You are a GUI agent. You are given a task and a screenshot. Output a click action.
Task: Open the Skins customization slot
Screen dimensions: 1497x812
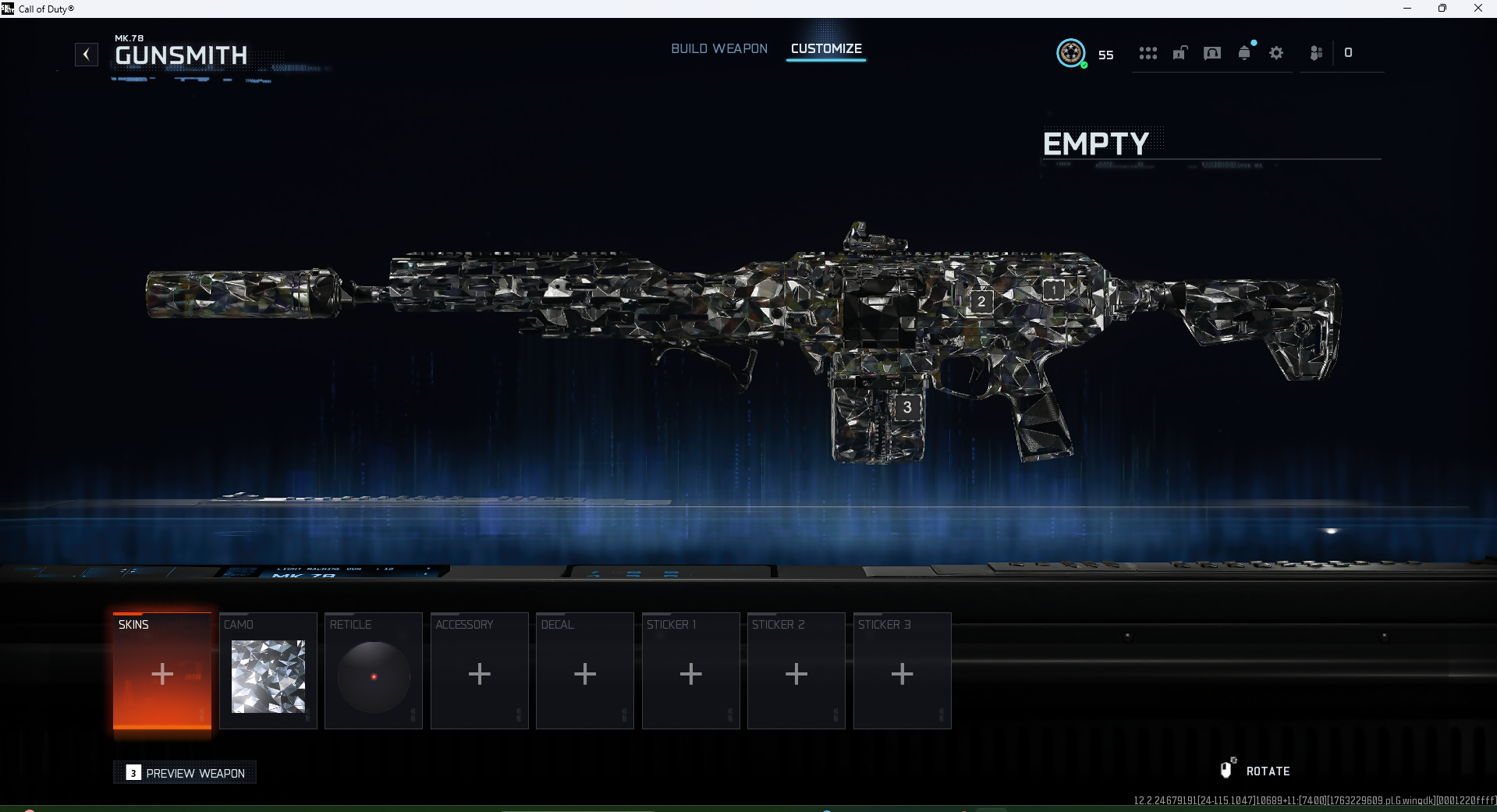pyautogui.click(x=162, y=672)
